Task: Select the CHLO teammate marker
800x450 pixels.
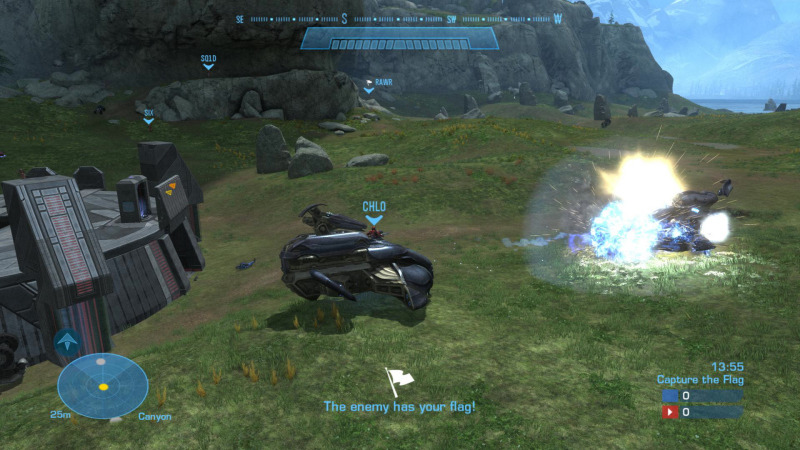Action: click(374, 212)
